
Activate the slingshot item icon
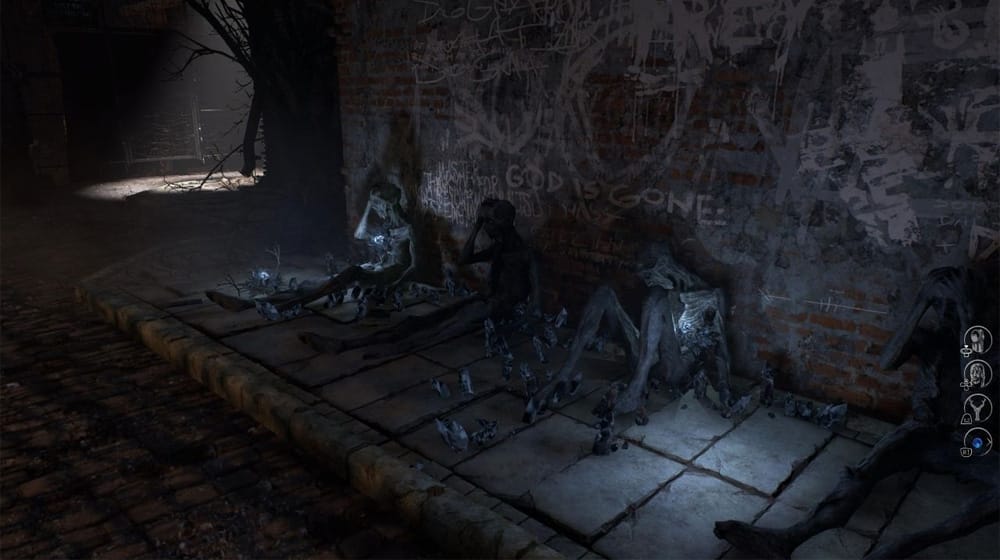979,407
